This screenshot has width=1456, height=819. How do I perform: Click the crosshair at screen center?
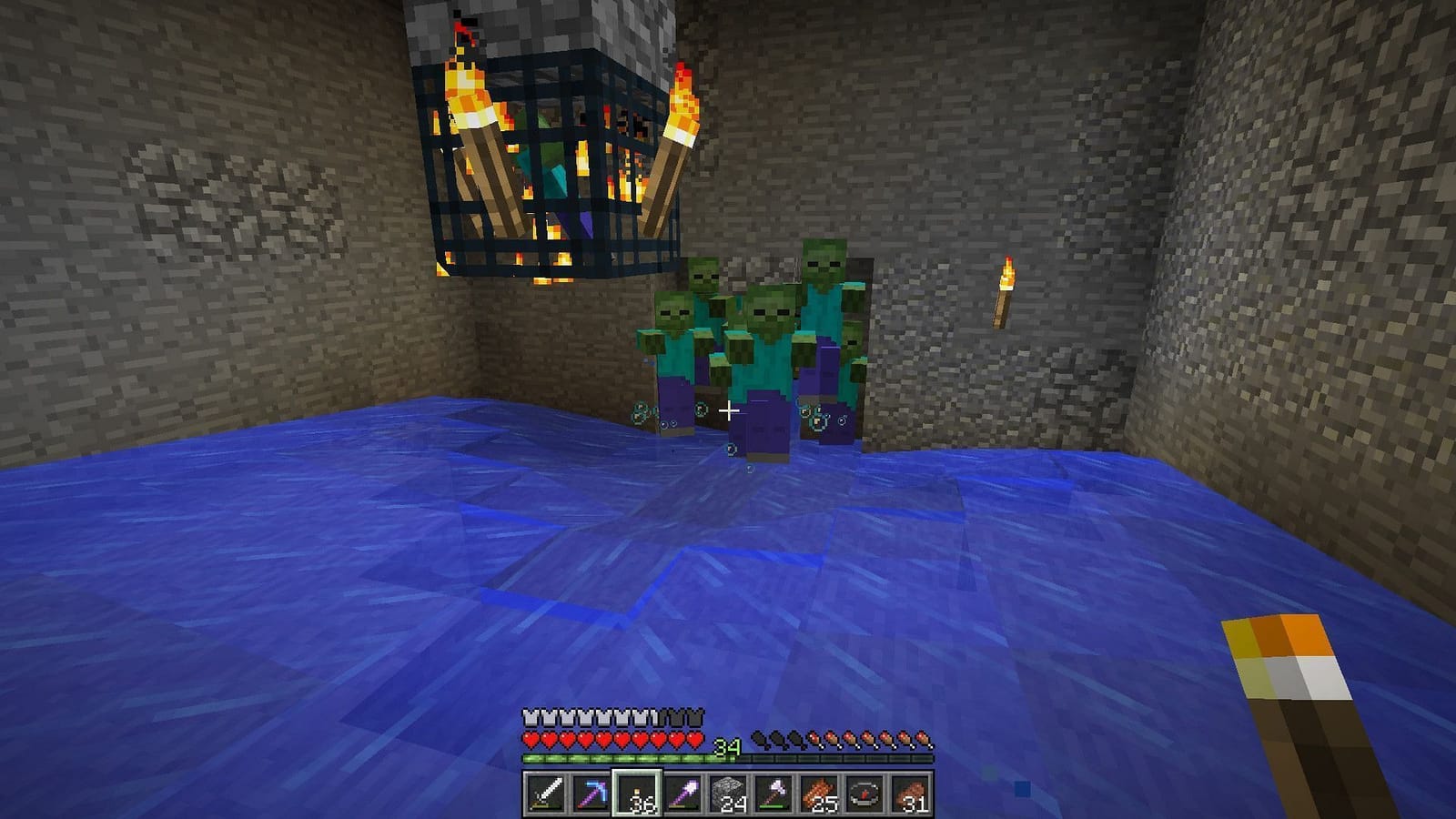tap(728, 411)
